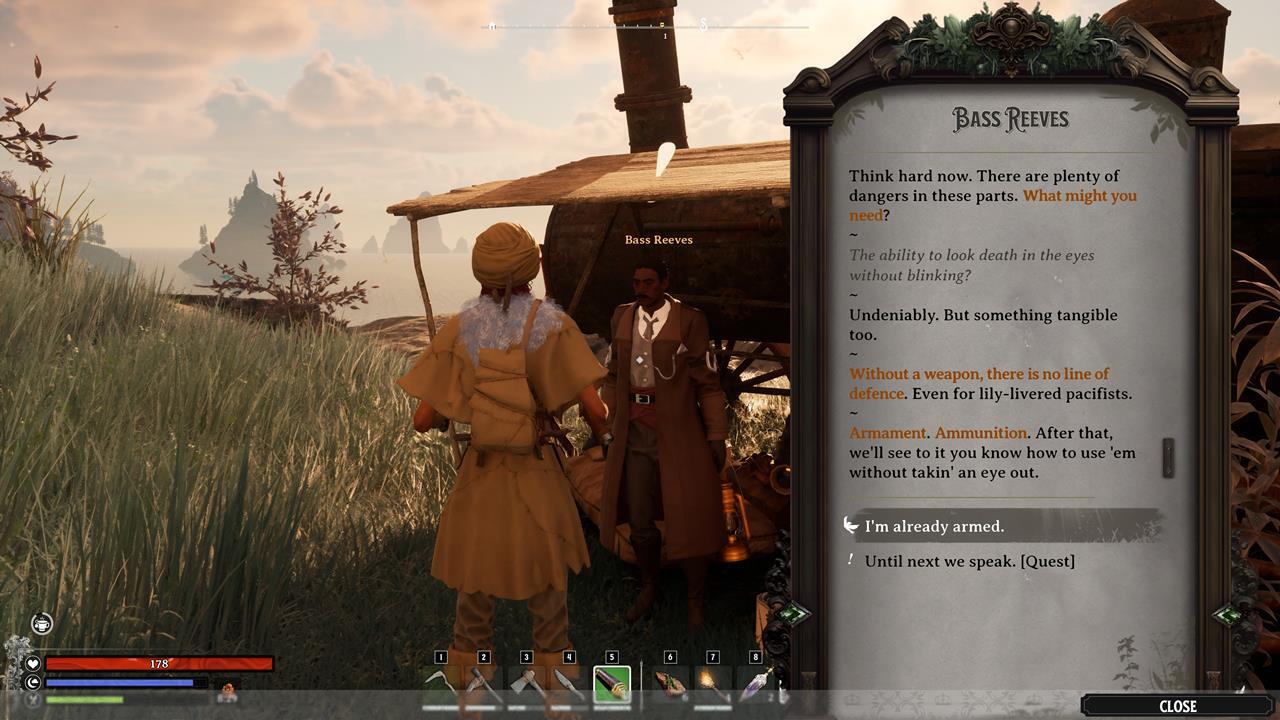
Task: Choose the reply "I'm already armed."
Action: coord(934,526)
